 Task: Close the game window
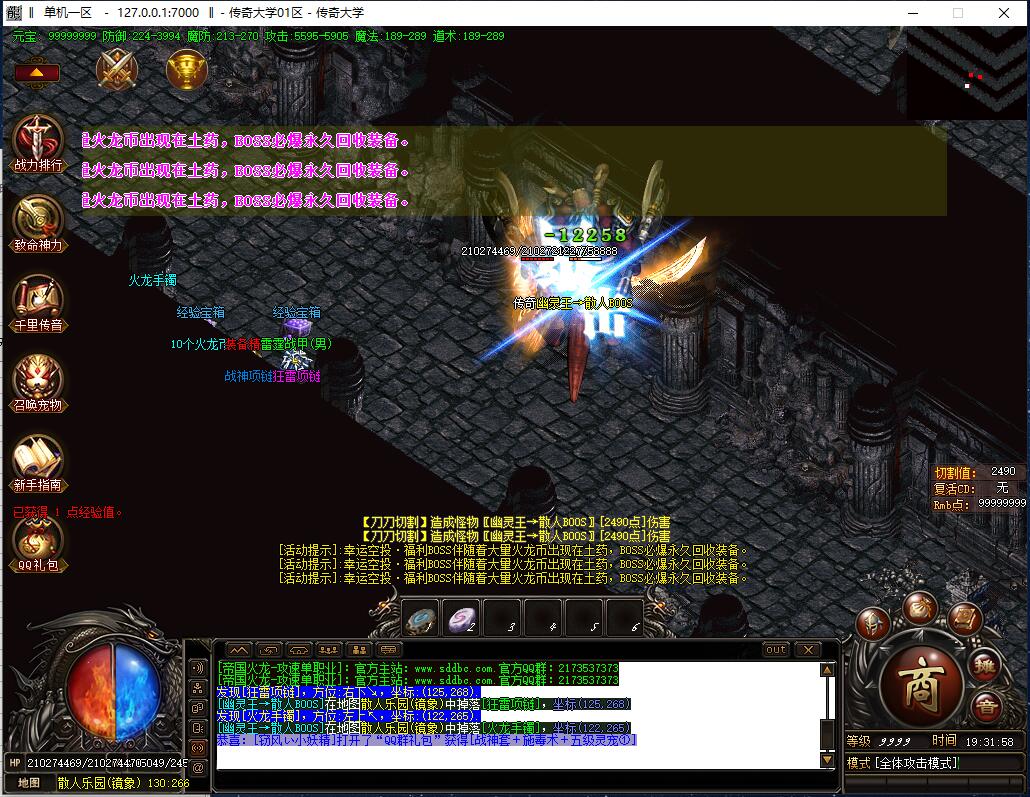coord(1004,13)
